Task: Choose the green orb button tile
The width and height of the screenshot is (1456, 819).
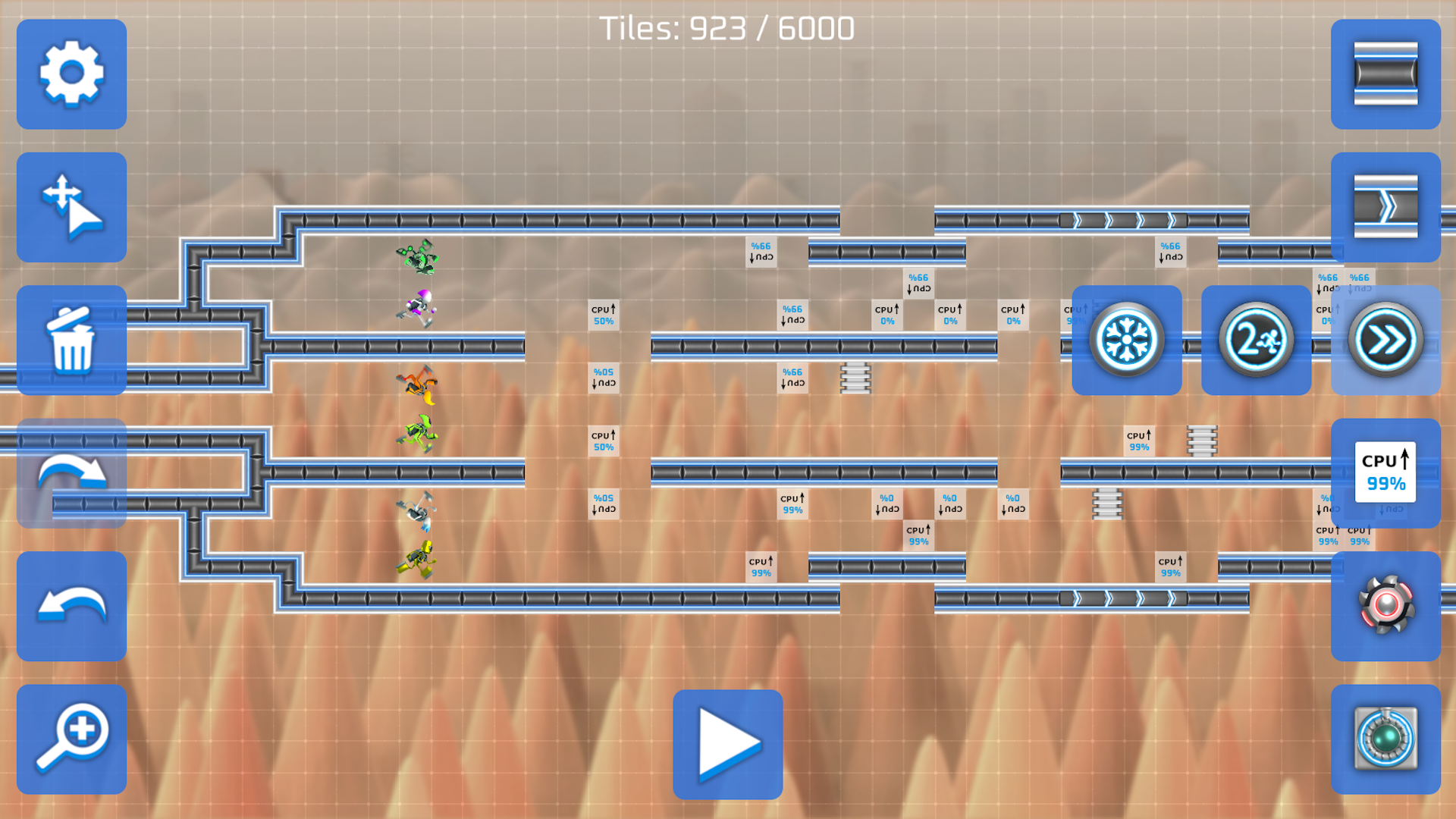Action: pos(1385,737)
